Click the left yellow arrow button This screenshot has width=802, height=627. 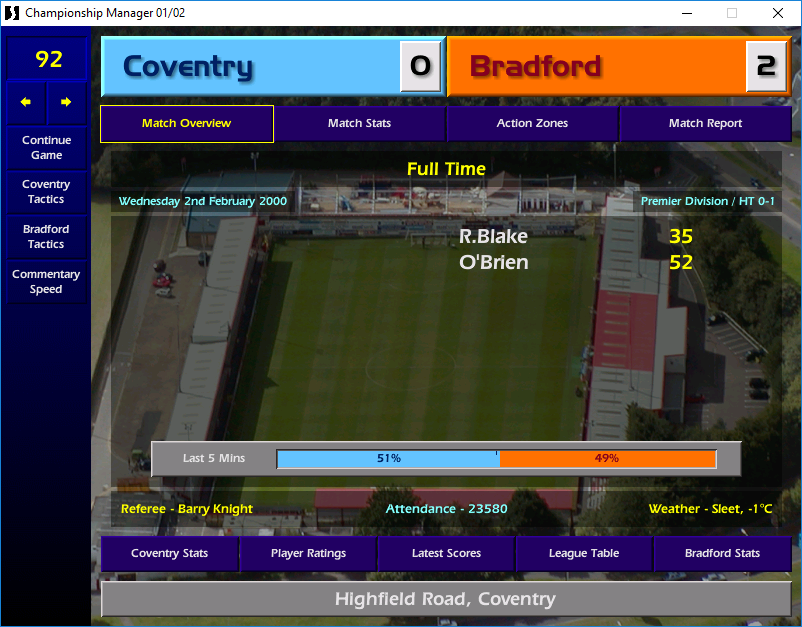[x=26, y=102]
